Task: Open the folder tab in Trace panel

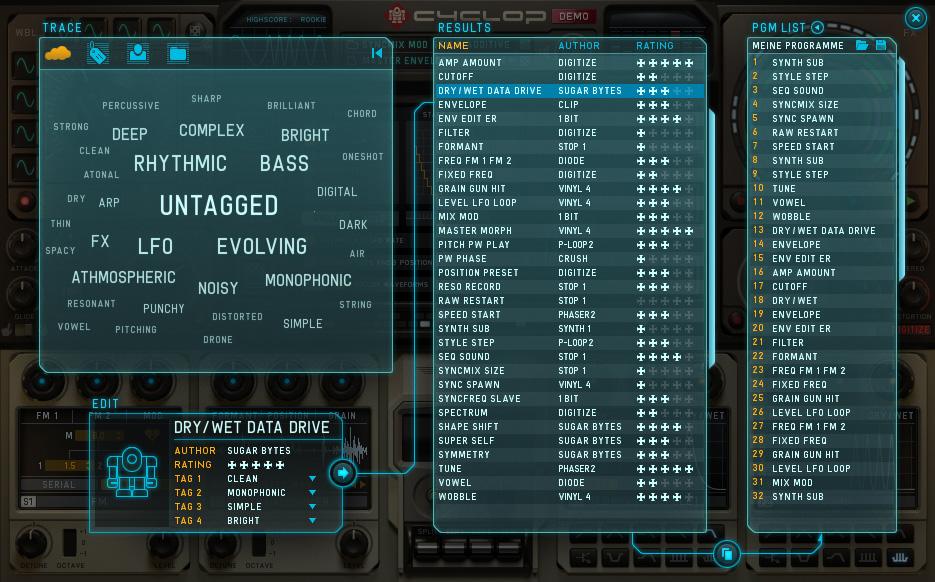Action: point(178,53)
